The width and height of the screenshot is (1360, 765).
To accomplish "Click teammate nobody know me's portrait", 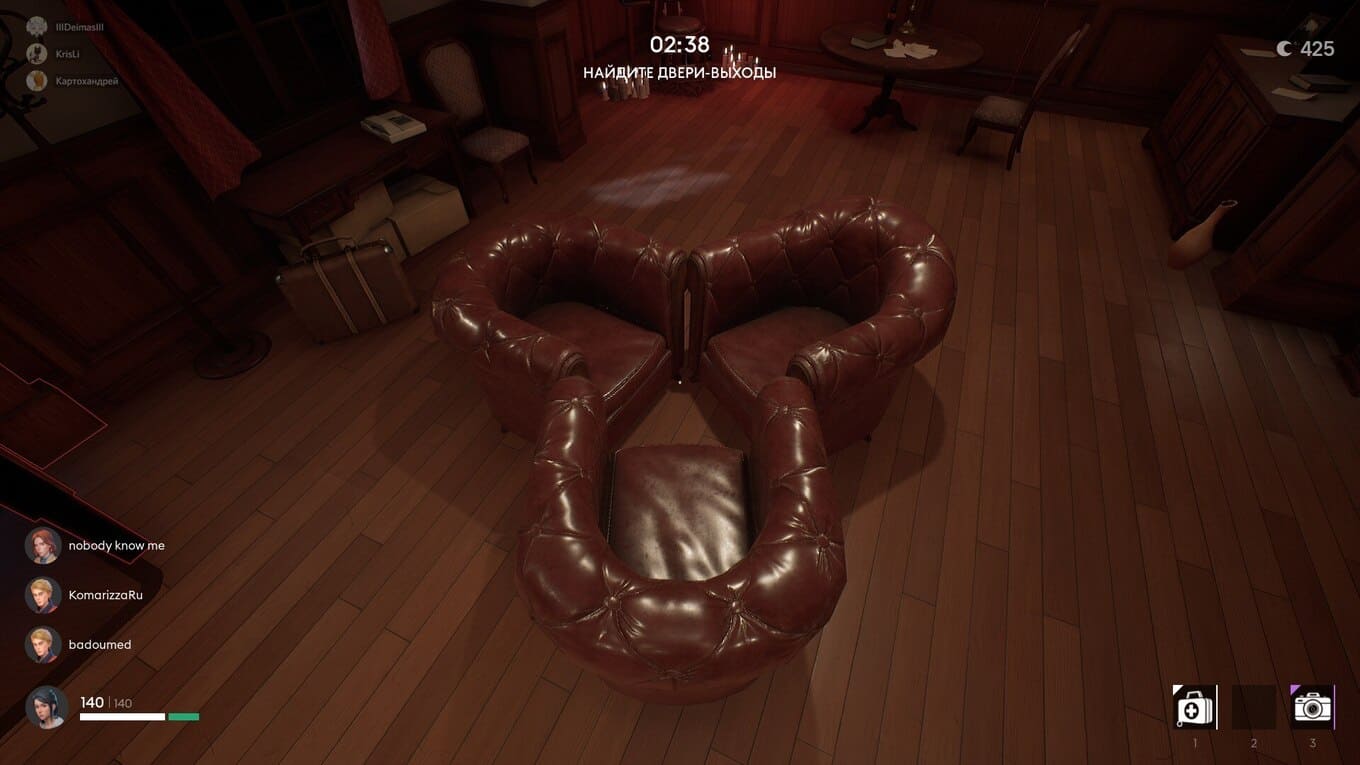I will tap(43, 546).
